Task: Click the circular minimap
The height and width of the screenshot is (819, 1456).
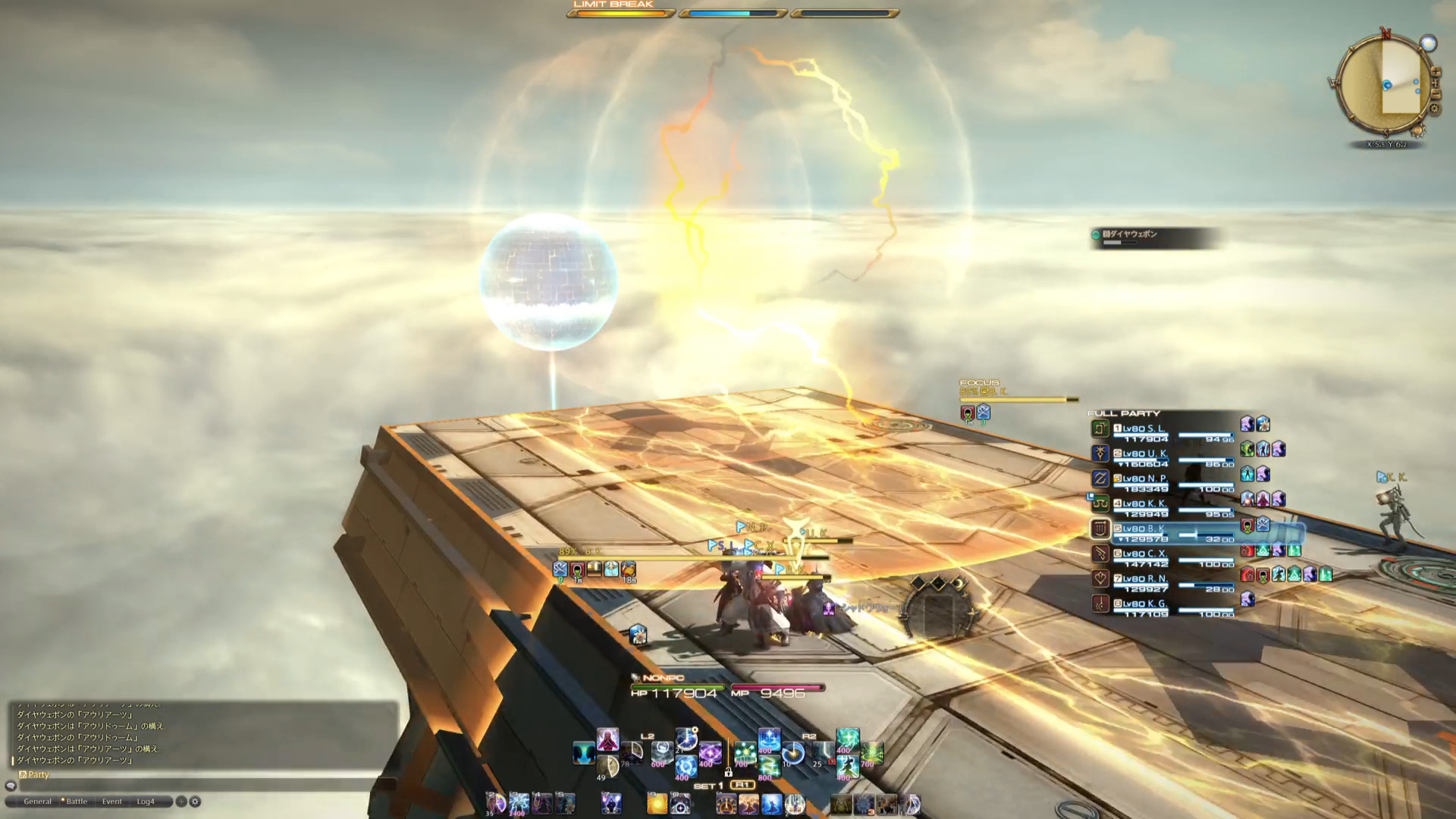Action: click(x=1385, y=83)
